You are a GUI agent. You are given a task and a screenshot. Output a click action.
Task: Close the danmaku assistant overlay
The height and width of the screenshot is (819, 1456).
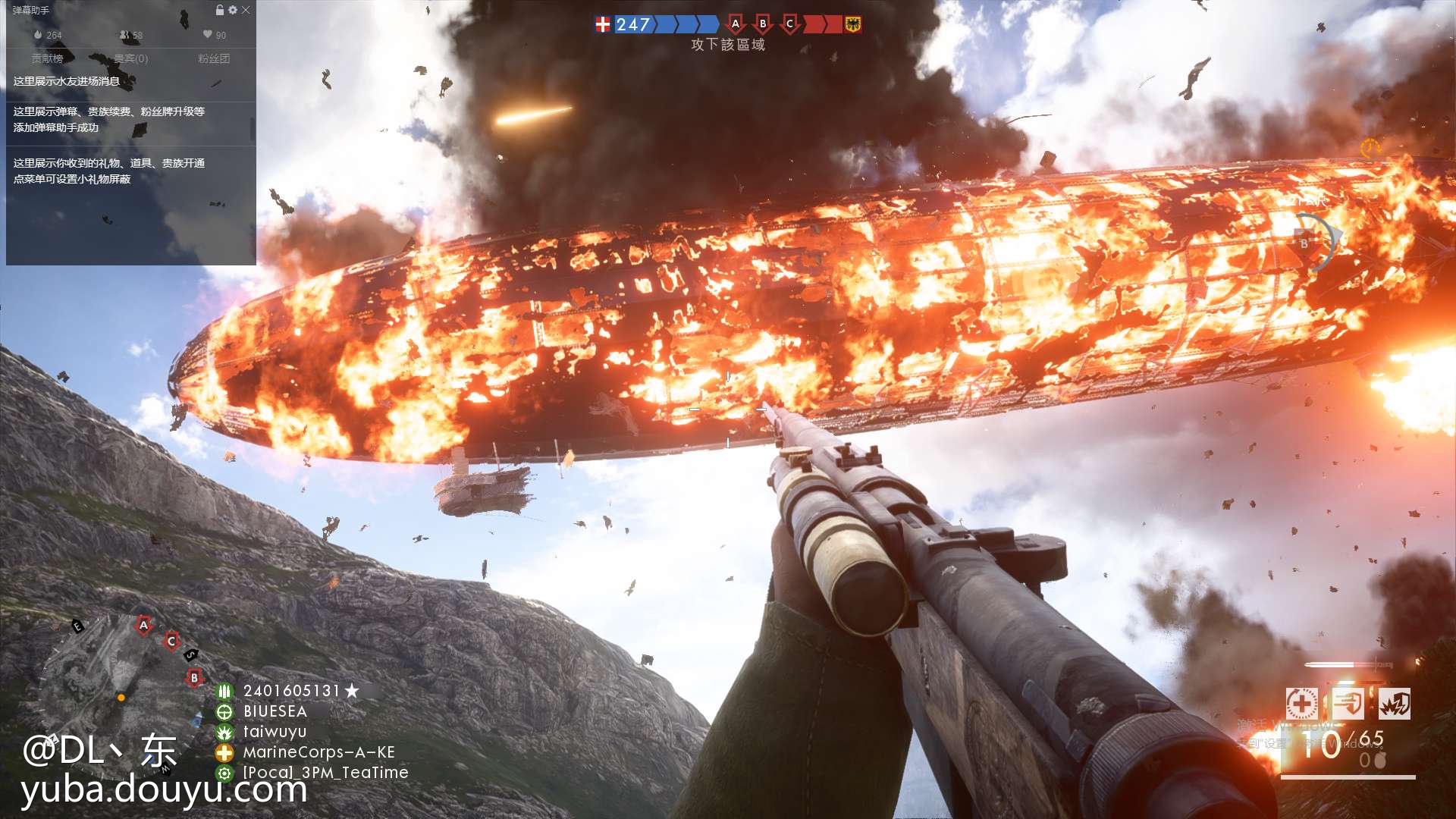click(246, 10)
